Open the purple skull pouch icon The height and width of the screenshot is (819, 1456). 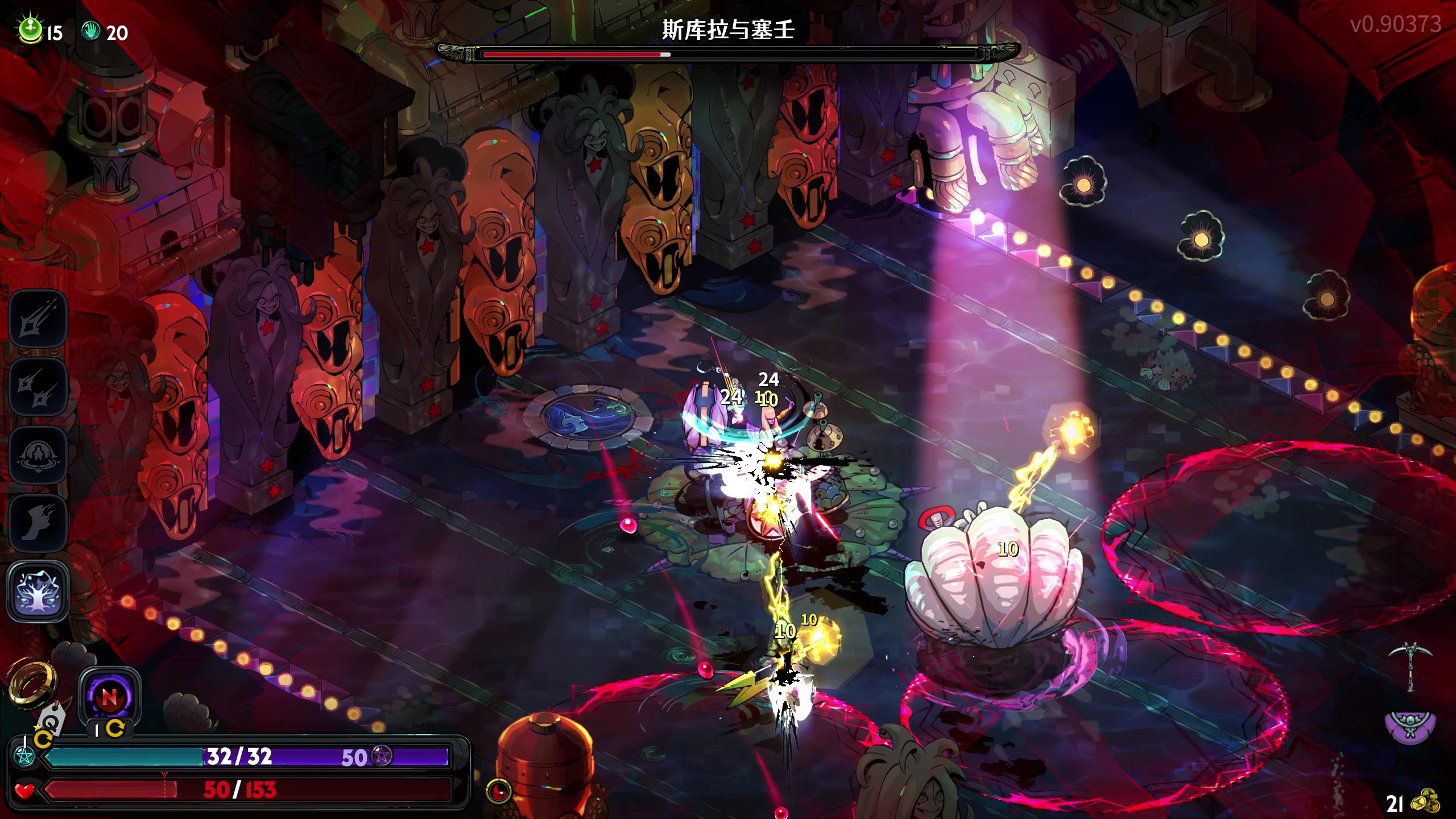coord(1410,726)
